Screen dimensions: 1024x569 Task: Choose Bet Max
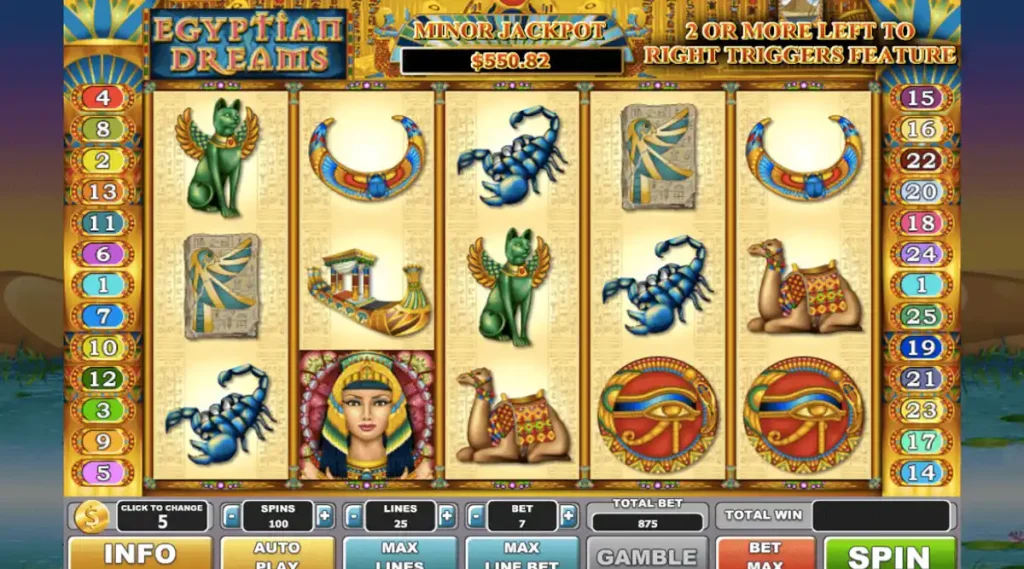pyautogui.click(x=765, y=553)
